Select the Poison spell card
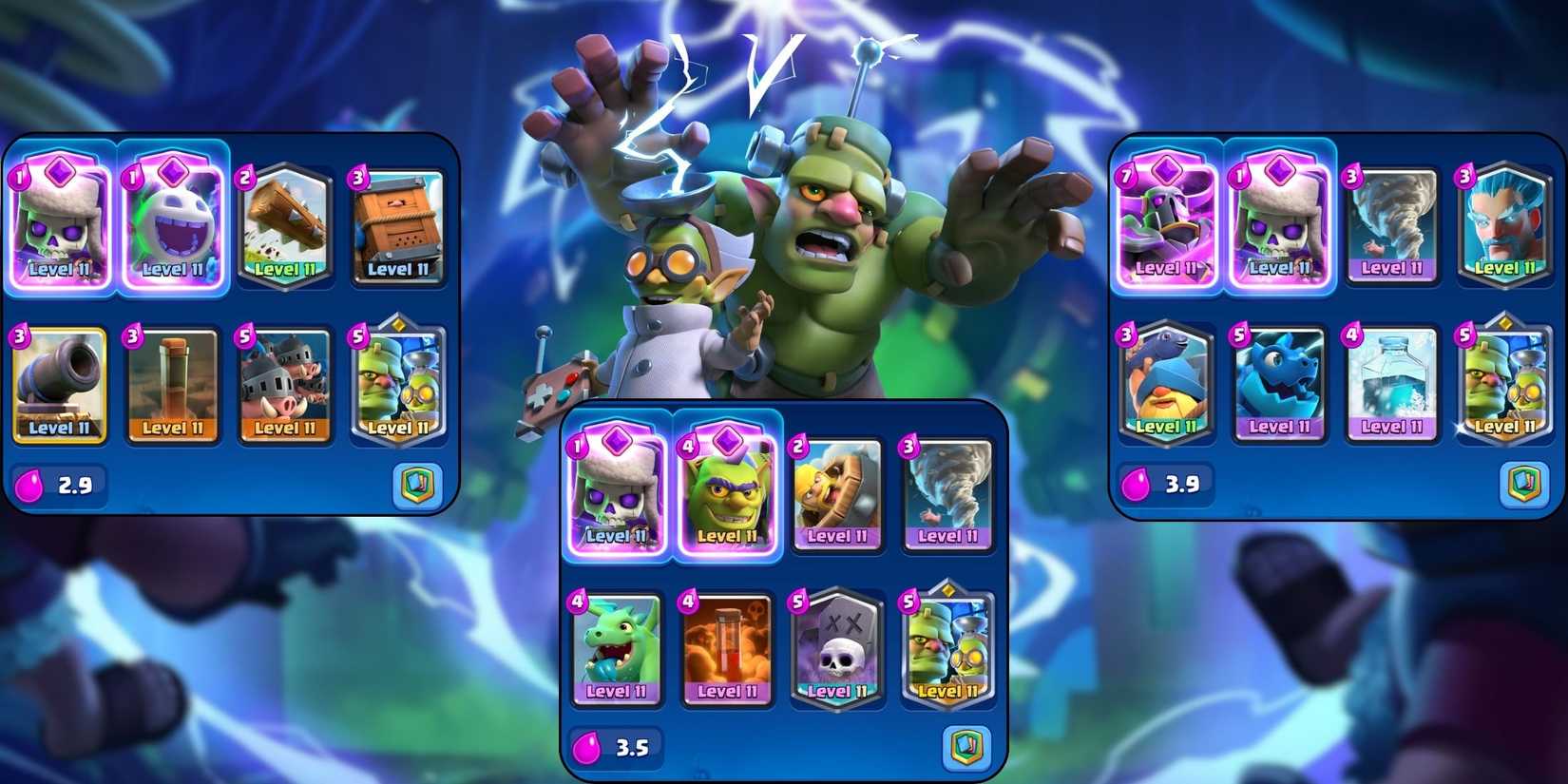1568x784 pixels. click(726, 652)
